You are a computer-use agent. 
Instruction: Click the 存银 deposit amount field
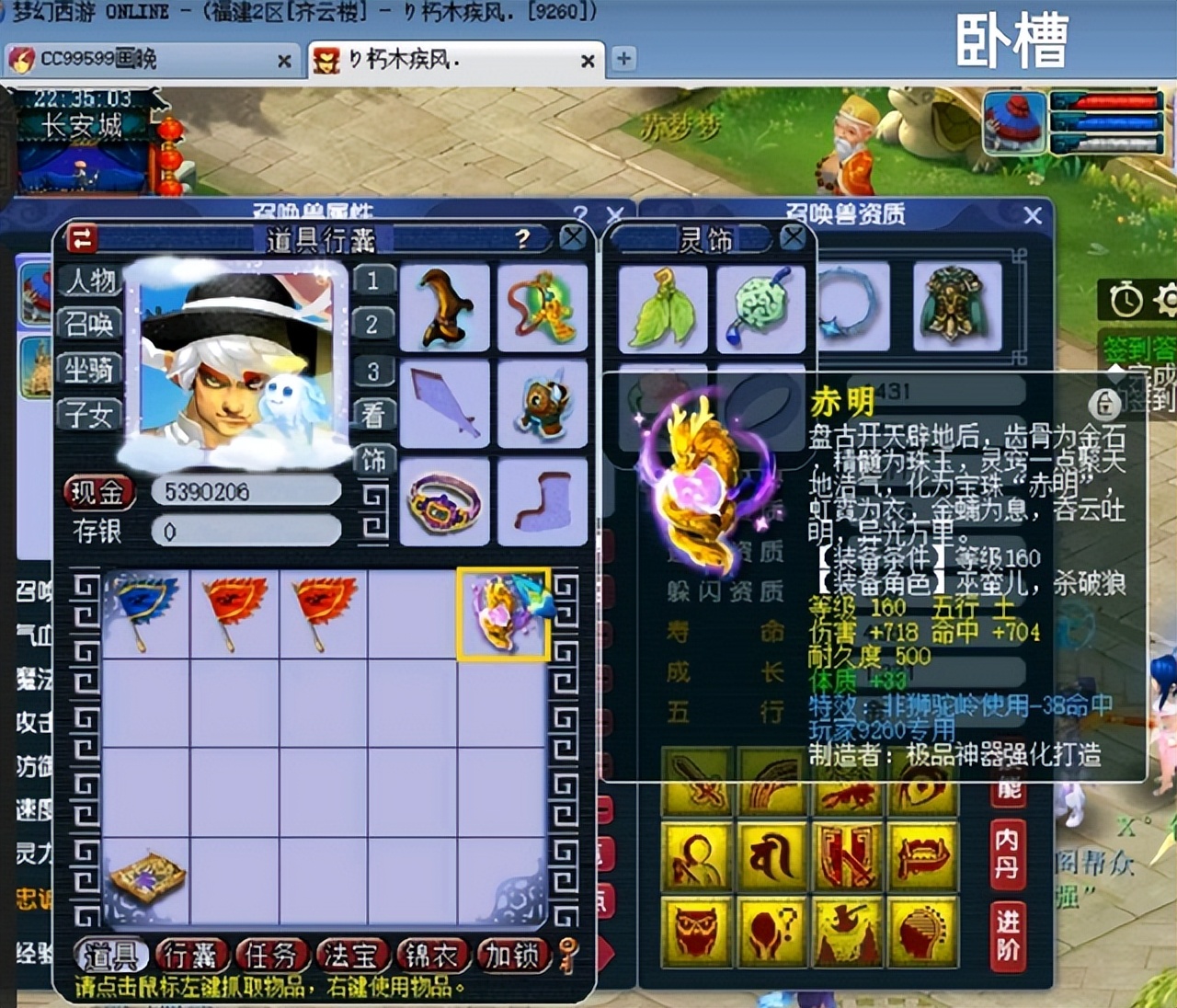point(246,531)
